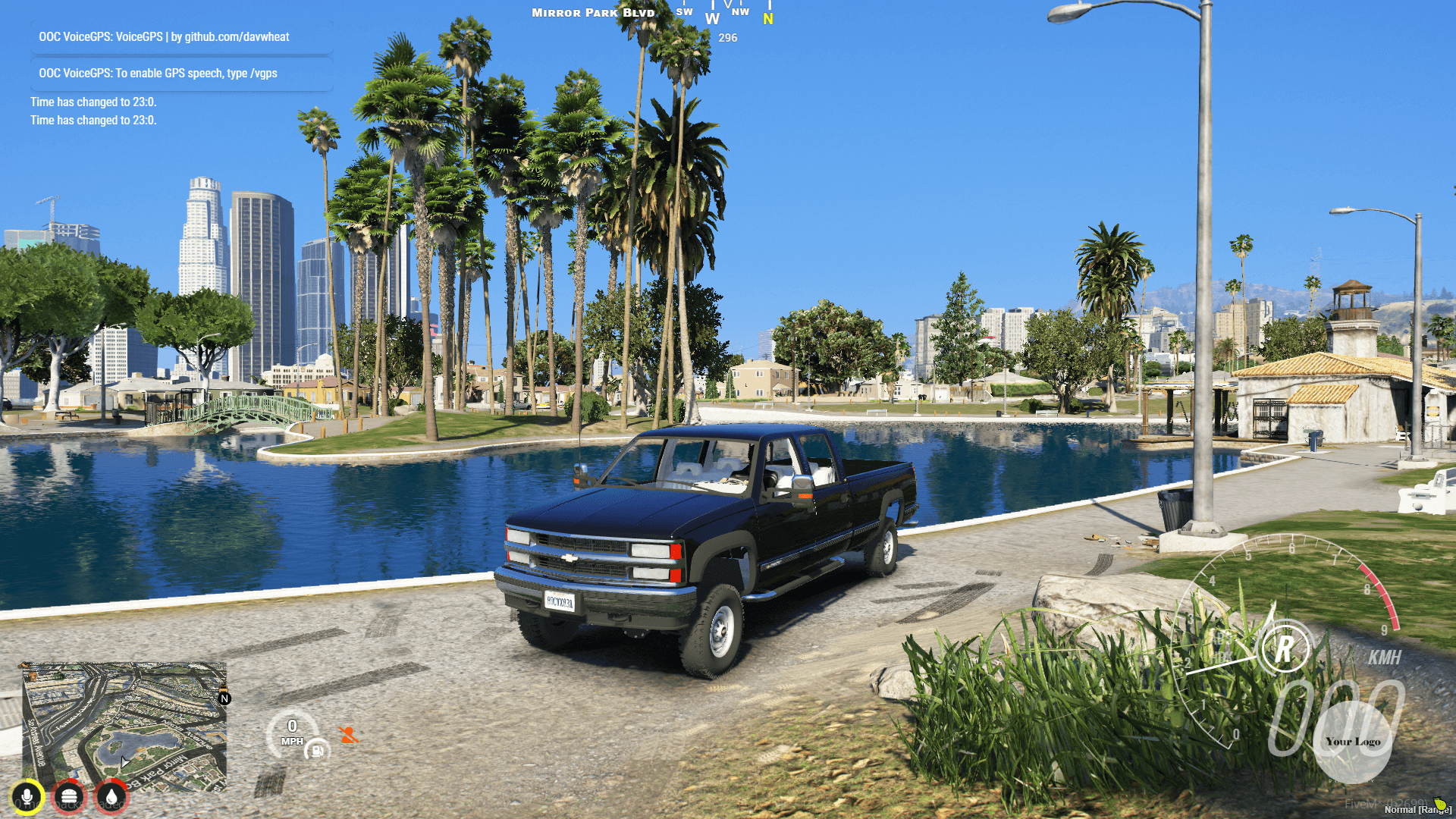Select the burger hunger status icon

point(69,797)
